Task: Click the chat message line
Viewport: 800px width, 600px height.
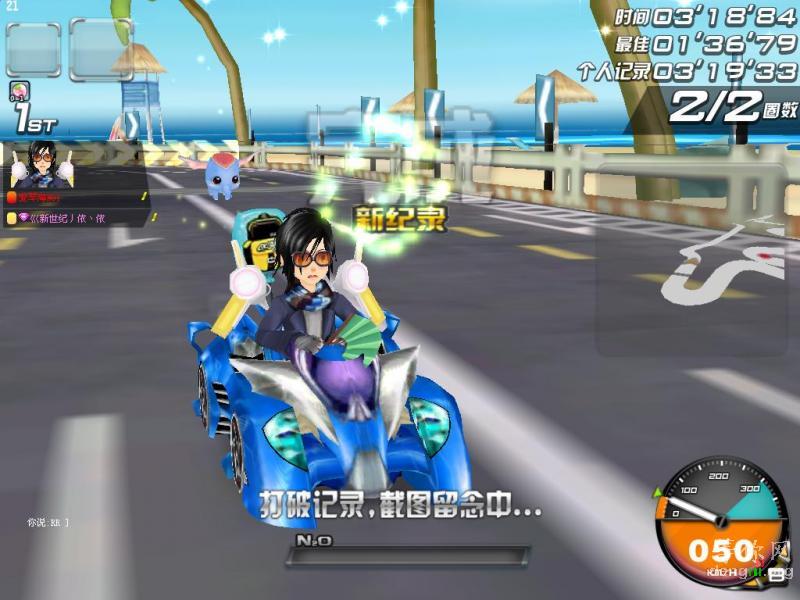Action: click(48, 522)
